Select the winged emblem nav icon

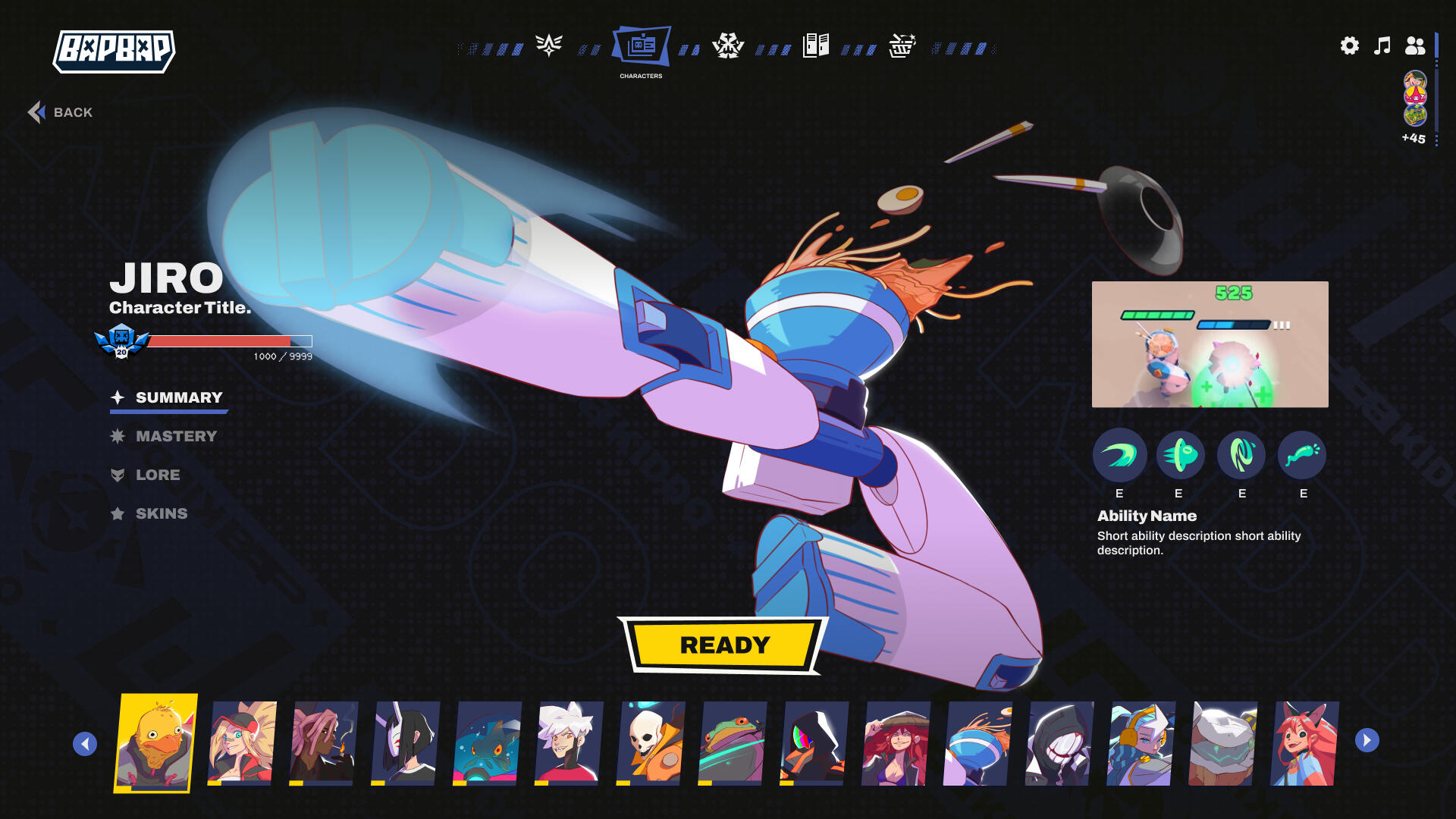pos(549,45)
